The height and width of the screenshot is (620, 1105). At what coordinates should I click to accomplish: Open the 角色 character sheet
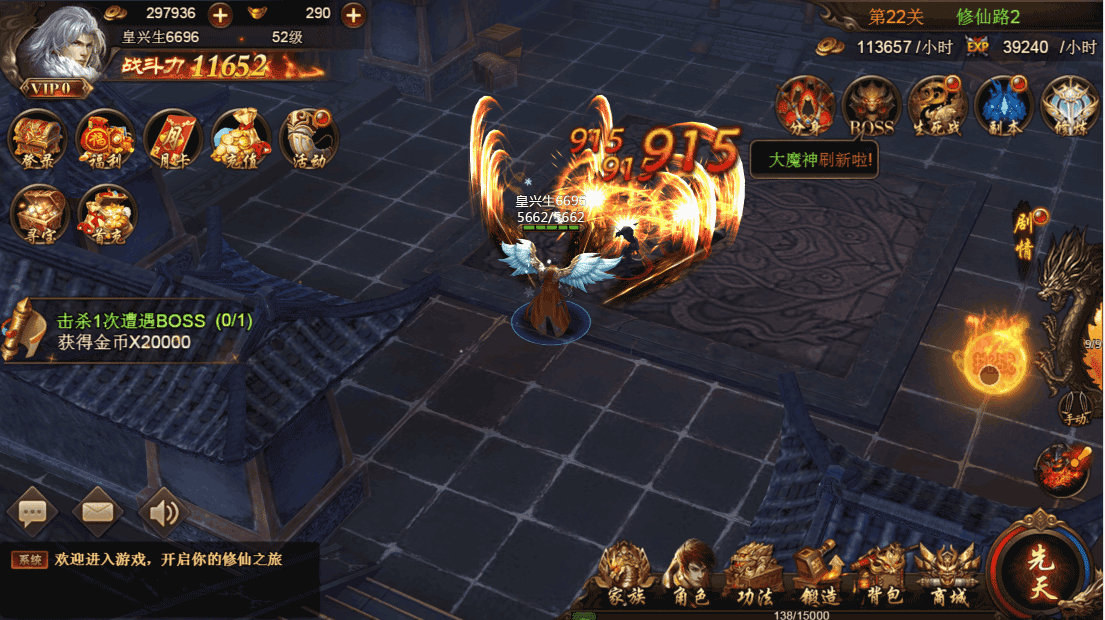pyautogui.click(x=688, y=577)
